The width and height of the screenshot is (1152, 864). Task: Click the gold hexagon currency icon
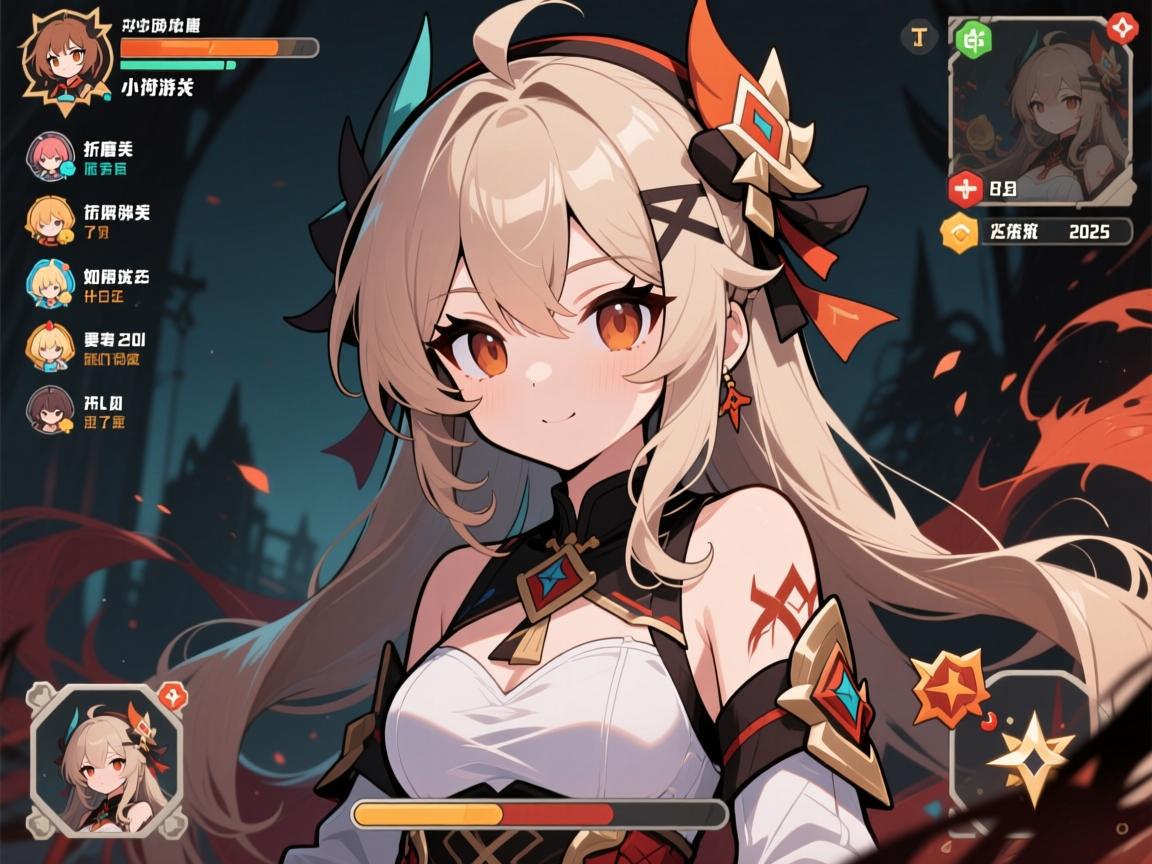point(960,233)
